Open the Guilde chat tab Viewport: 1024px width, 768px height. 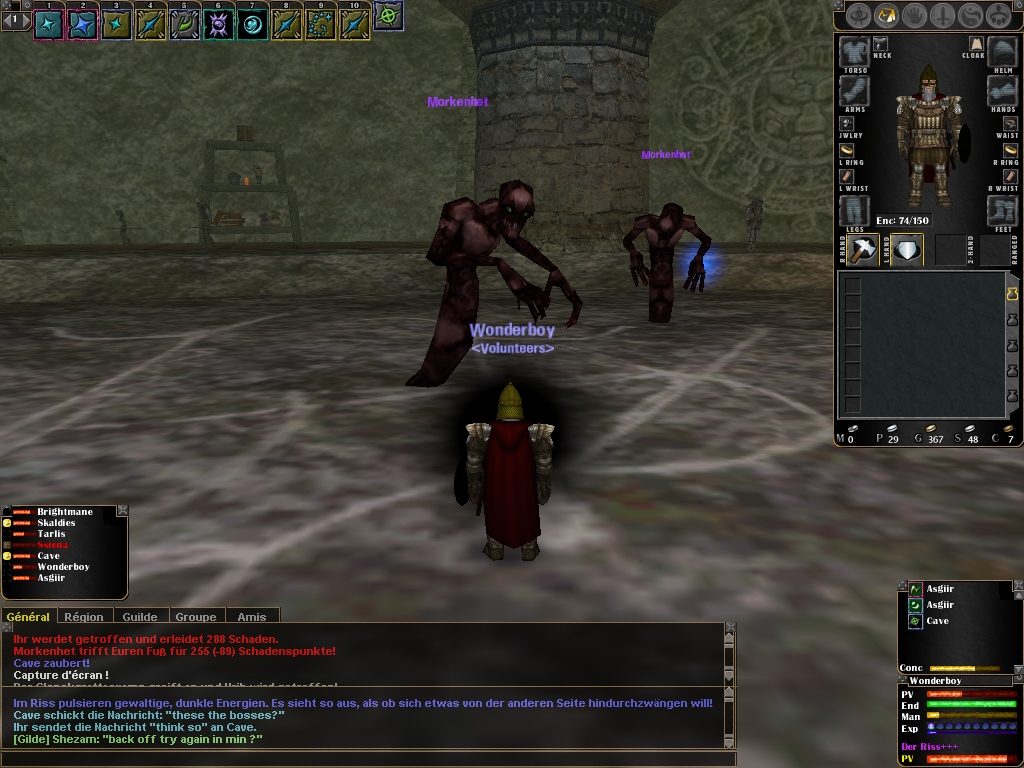139,617
